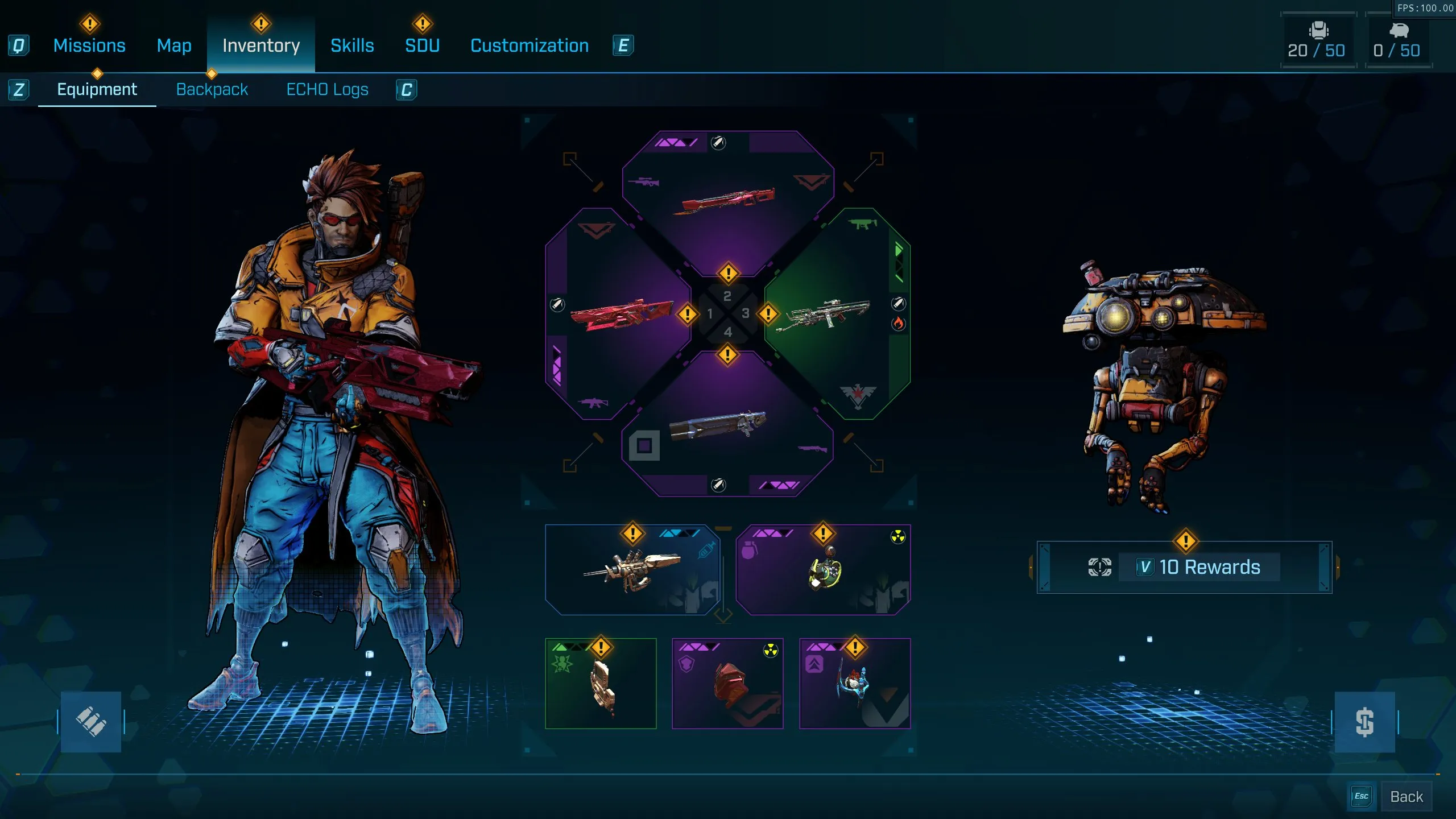Select the blue repair kit syringe slot
Image resolution: width=1456 pixels, height=819 pixels.
(632, 570)
